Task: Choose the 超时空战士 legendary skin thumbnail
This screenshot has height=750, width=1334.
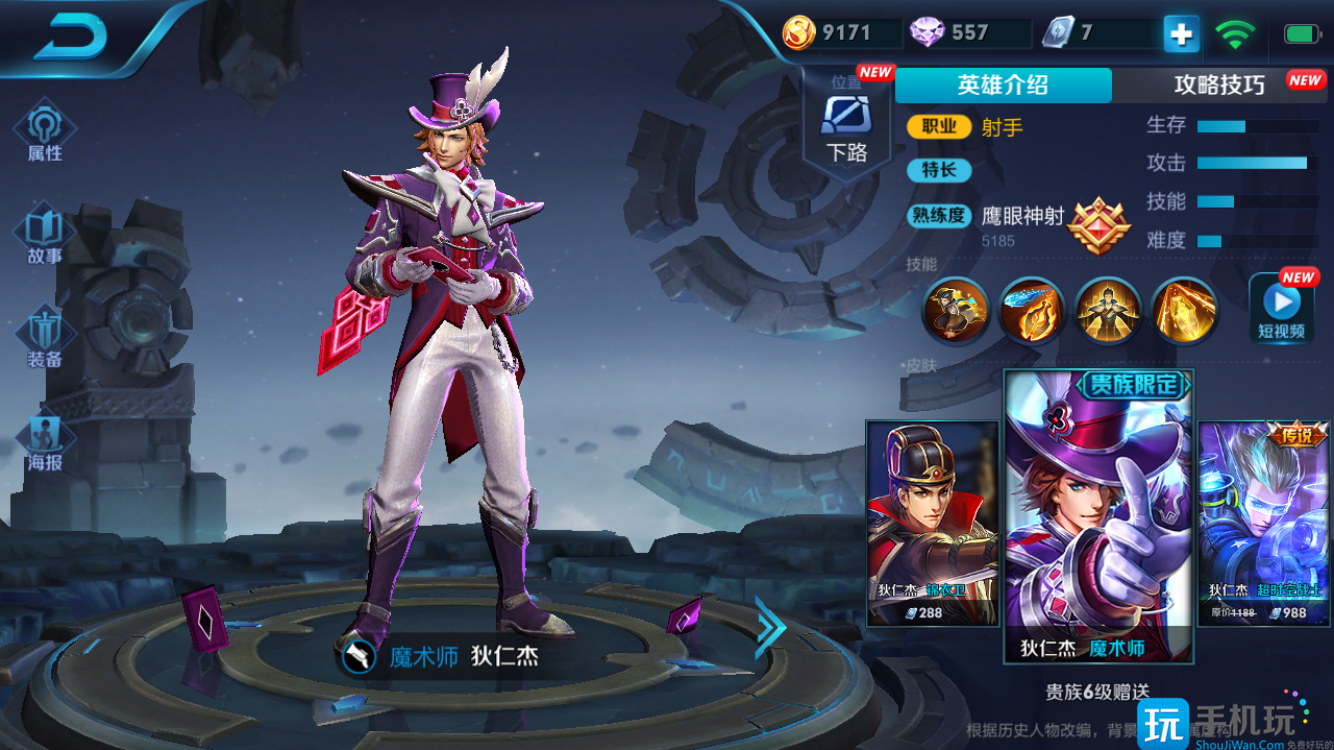Action: 1264,523
